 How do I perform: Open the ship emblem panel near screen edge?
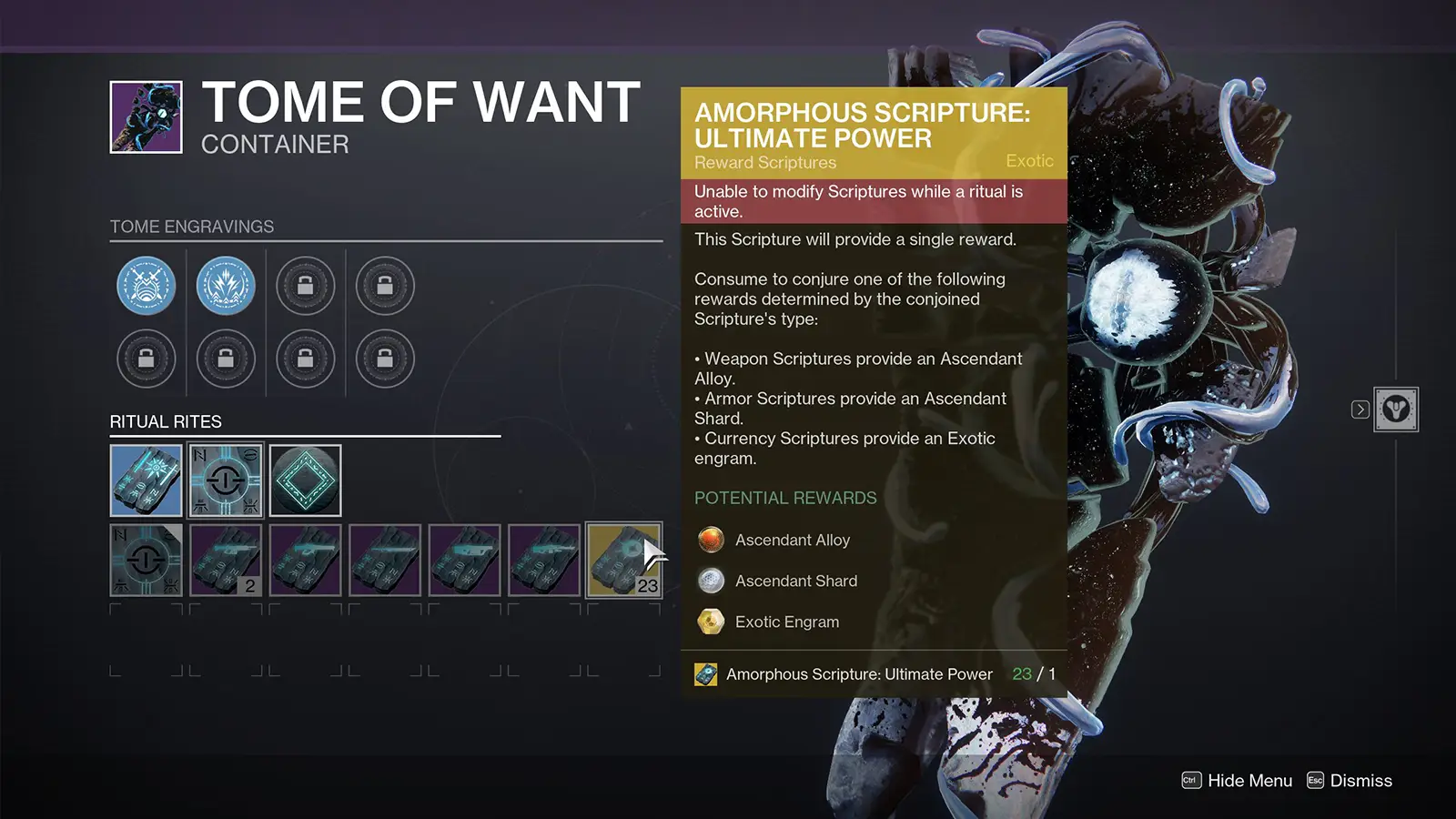pos(1397,409)
